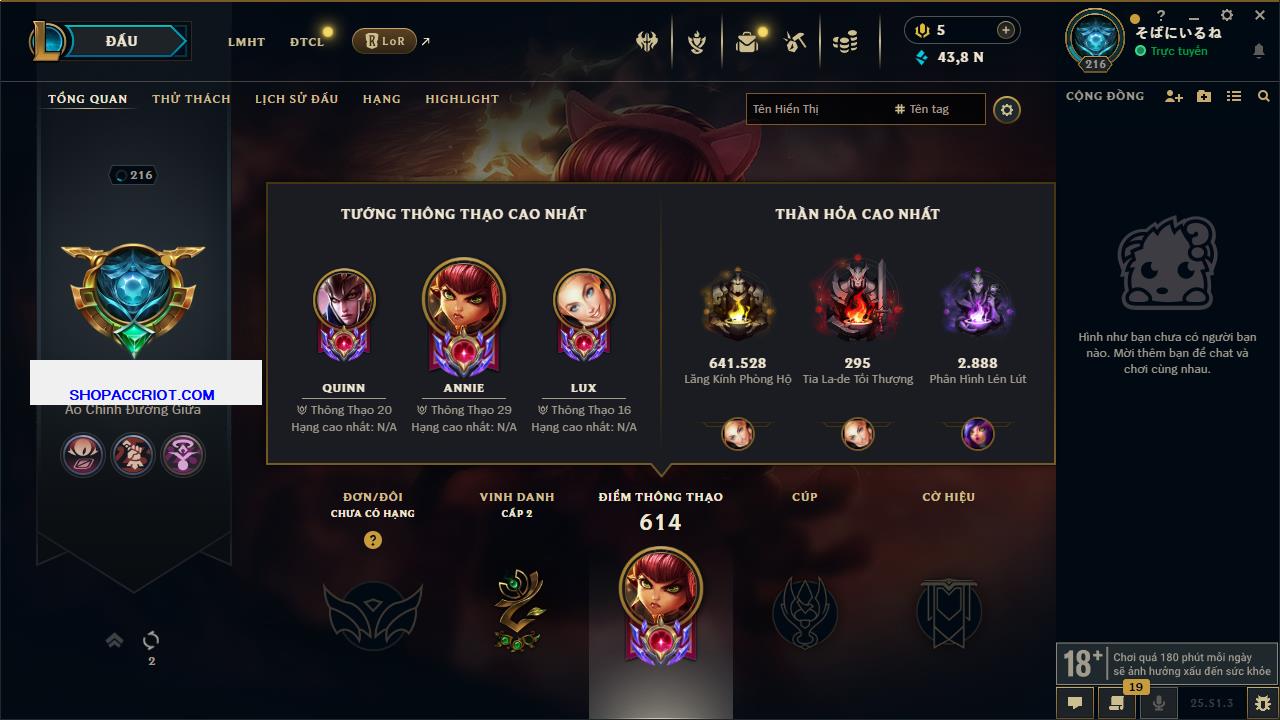Open the HIGHLIGHT tab
Screen dimensions: 1280x720
coord(461,99)
